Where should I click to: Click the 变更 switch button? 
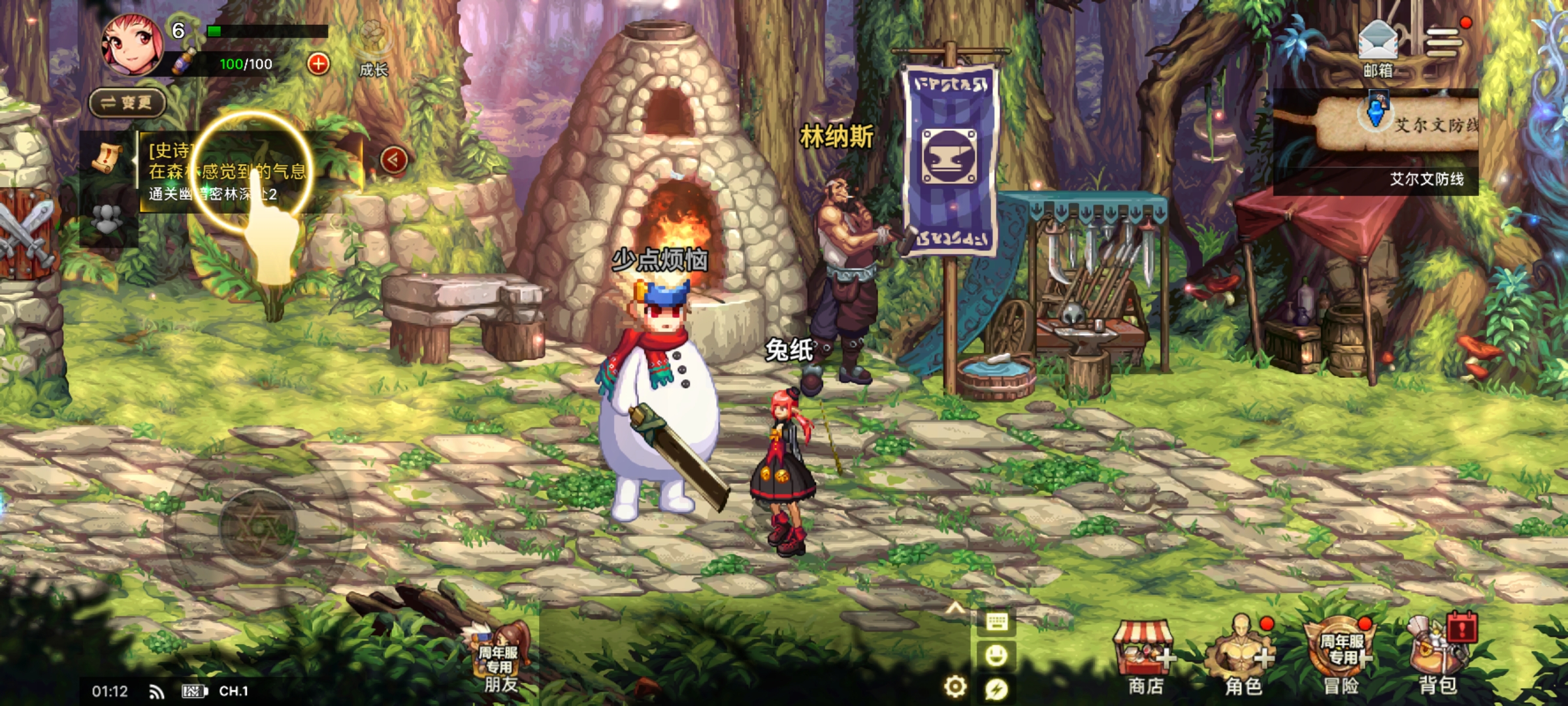coord(127,103)
